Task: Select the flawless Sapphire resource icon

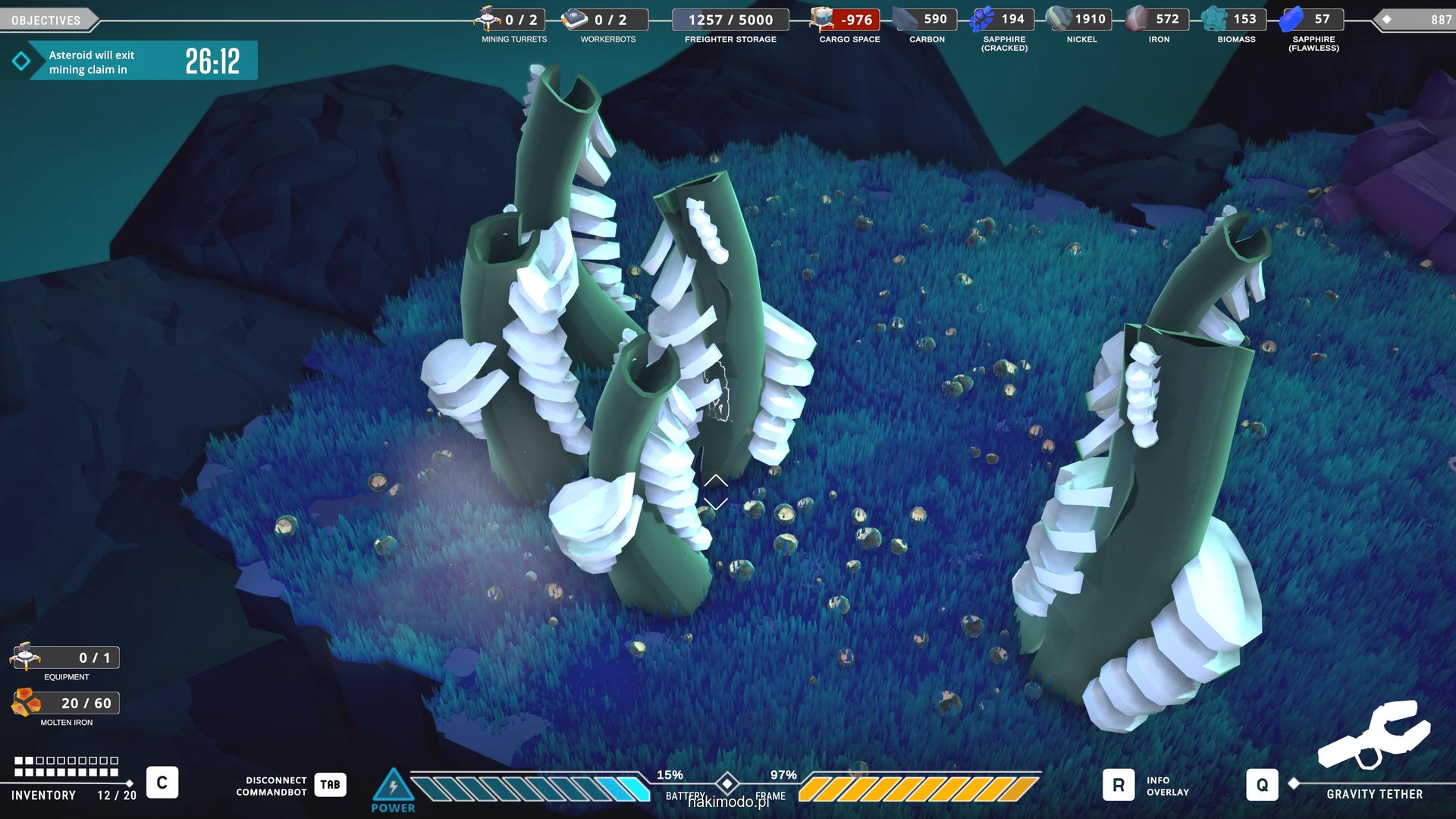Action: [1291, 19]
